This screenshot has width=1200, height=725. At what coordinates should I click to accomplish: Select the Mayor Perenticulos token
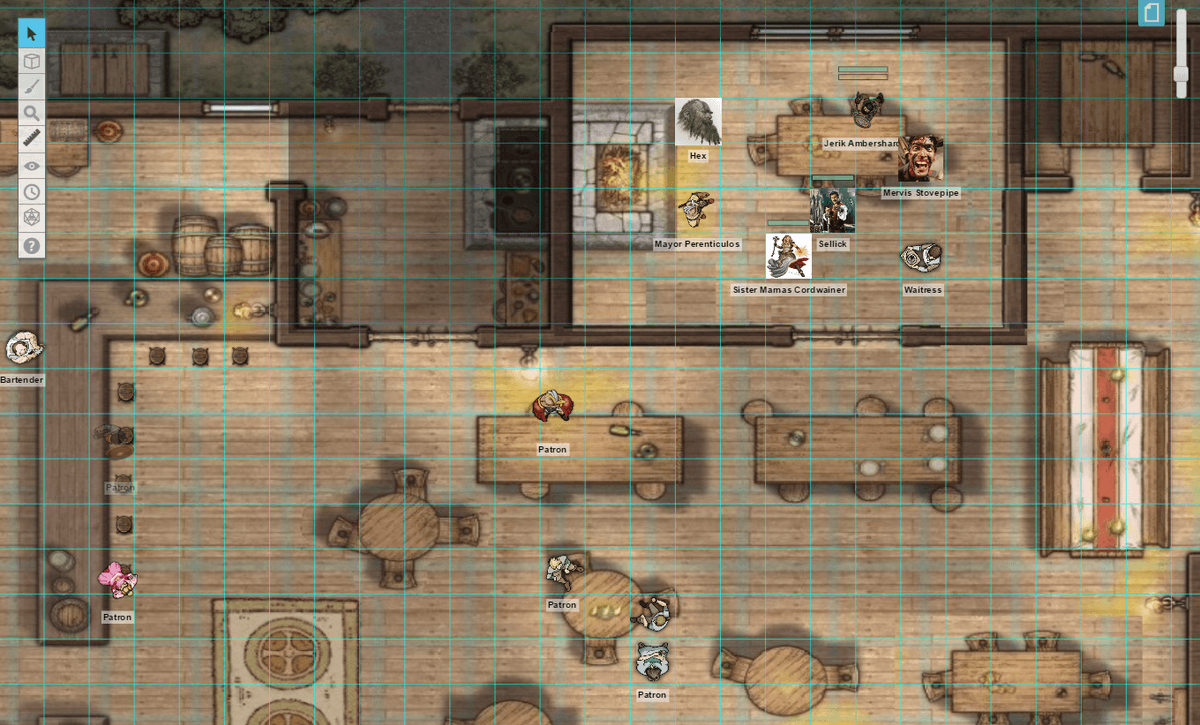696,208
